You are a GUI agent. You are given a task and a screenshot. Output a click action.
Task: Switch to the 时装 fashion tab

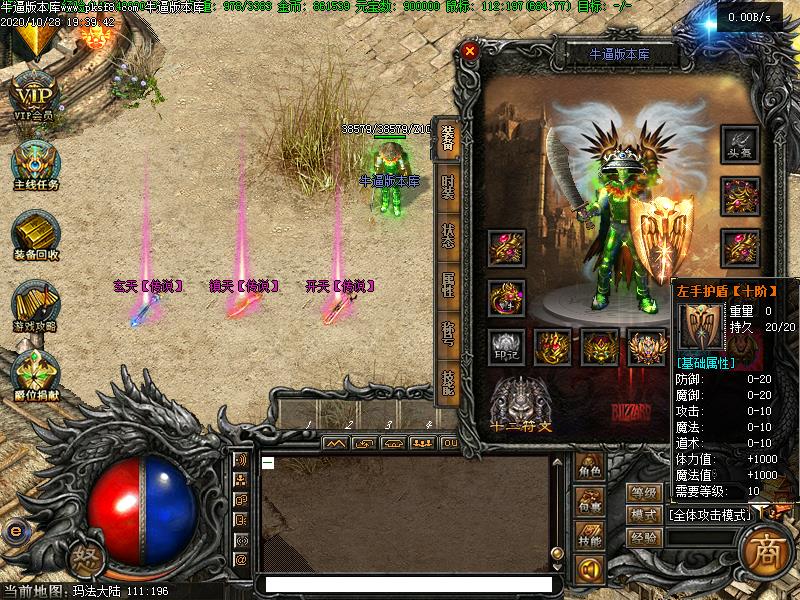tap(447, 190)
